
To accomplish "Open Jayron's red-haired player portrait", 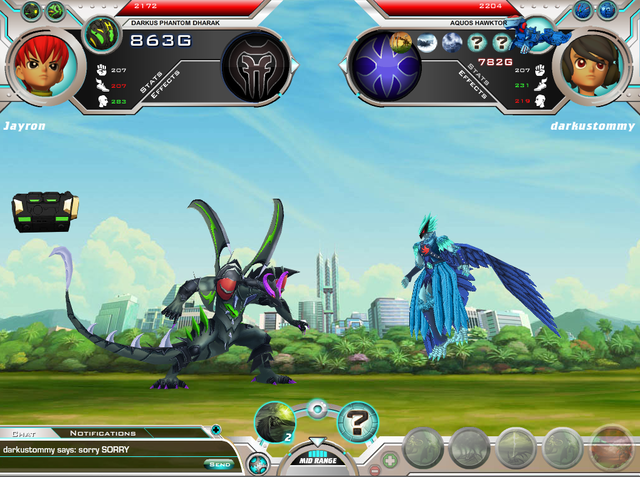I will pyautogui.click(x=42, y=66).
